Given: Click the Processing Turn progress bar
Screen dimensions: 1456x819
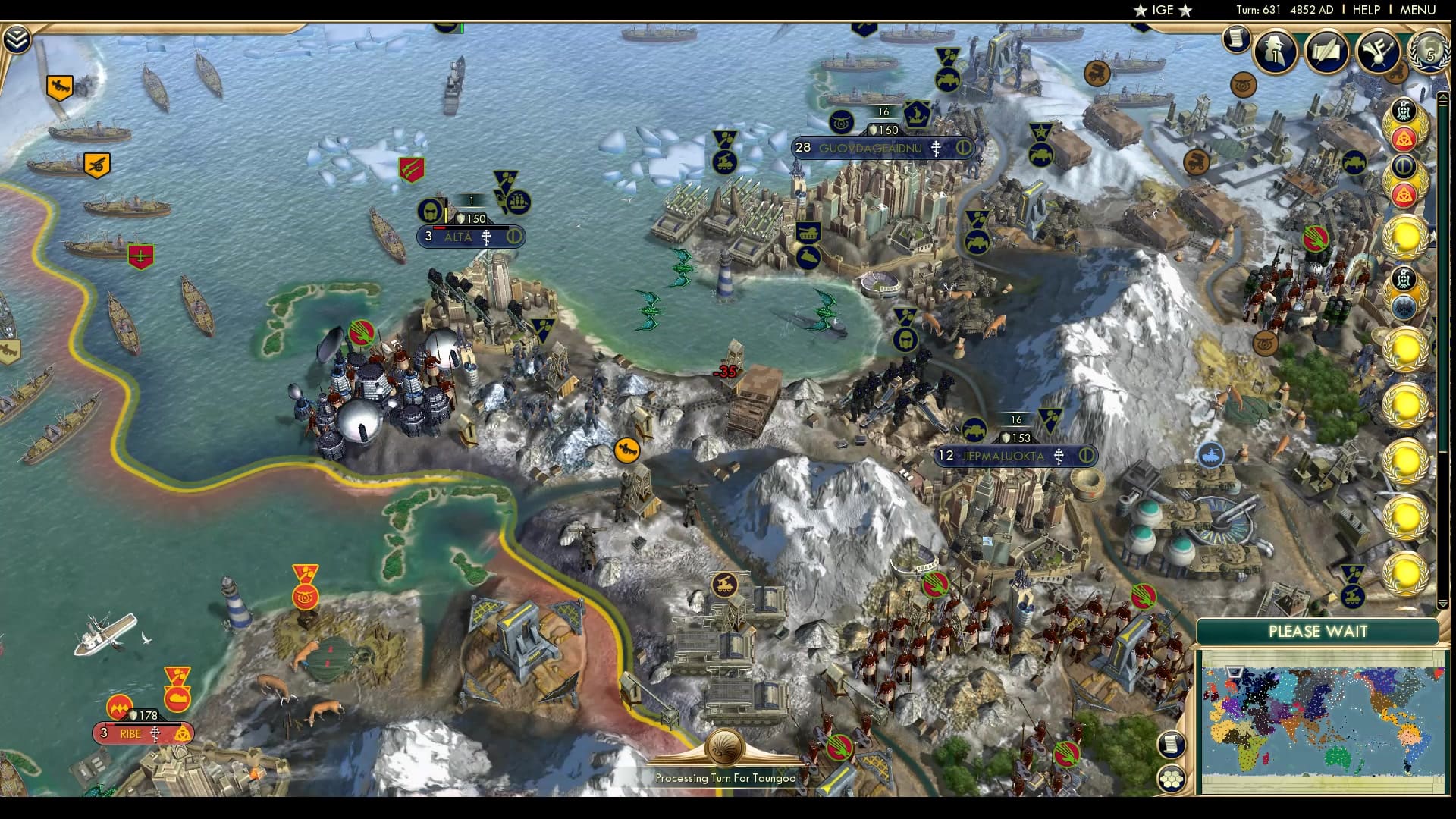Looking at the screenshot, I should tap(724, 777).
